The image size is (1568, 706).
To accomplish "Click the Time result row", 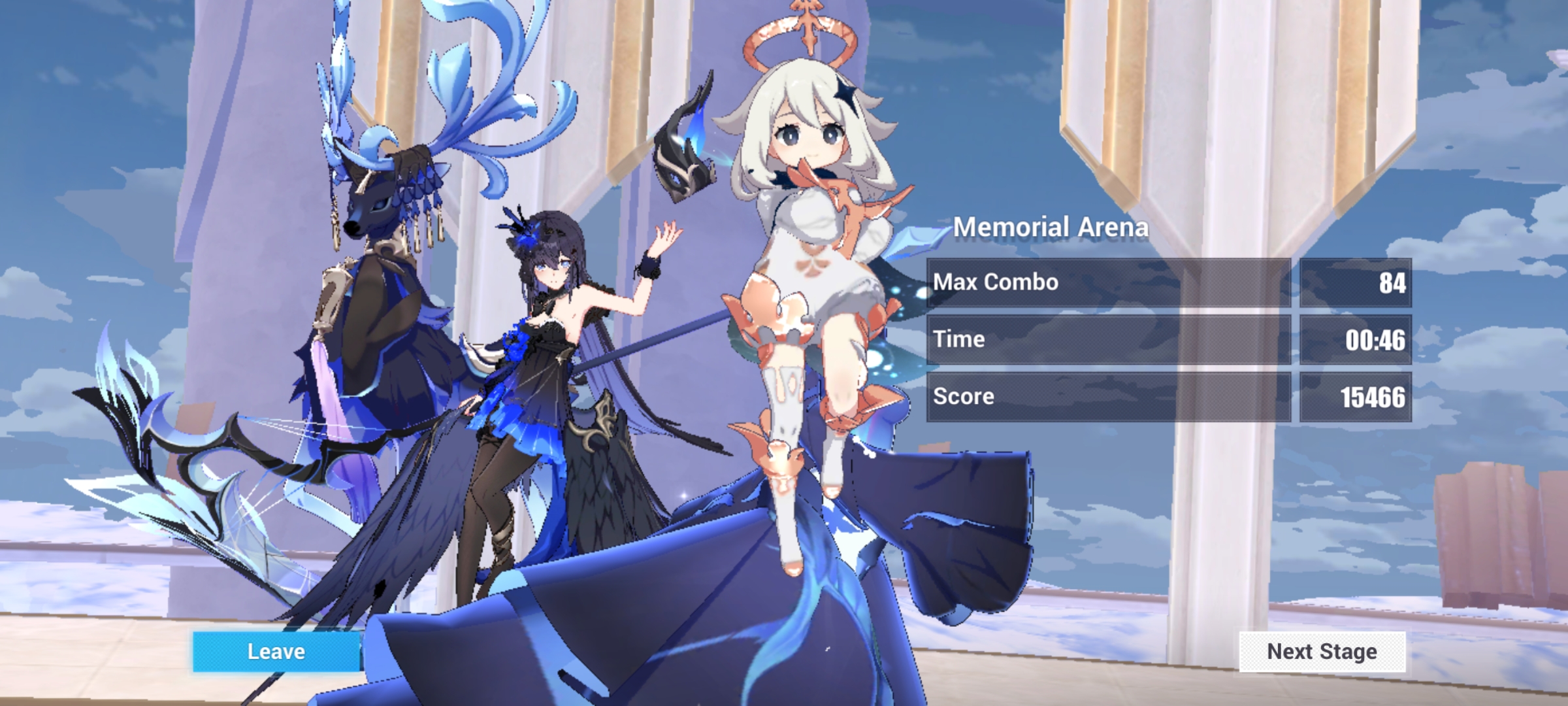I will [x=1111, y=339].
